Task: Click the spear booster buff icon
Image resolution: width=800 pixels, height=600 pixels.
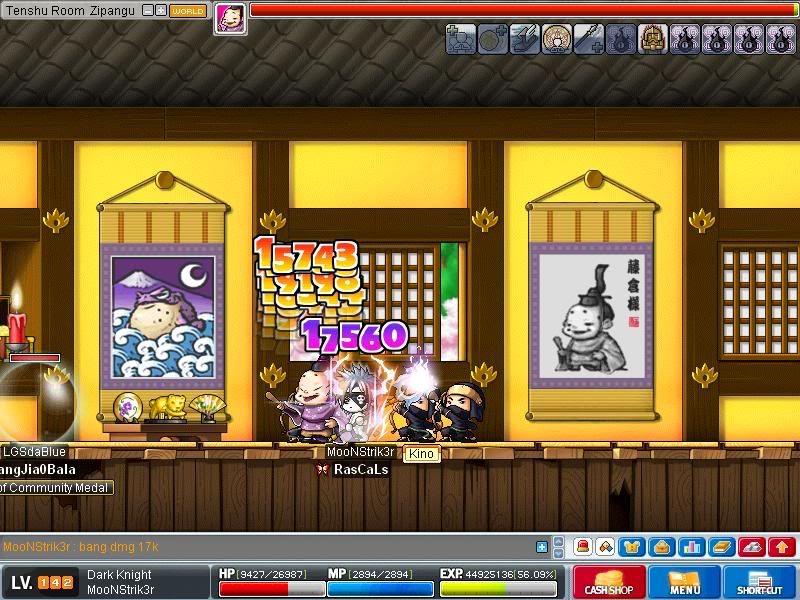Action: [x=588, y=39]
